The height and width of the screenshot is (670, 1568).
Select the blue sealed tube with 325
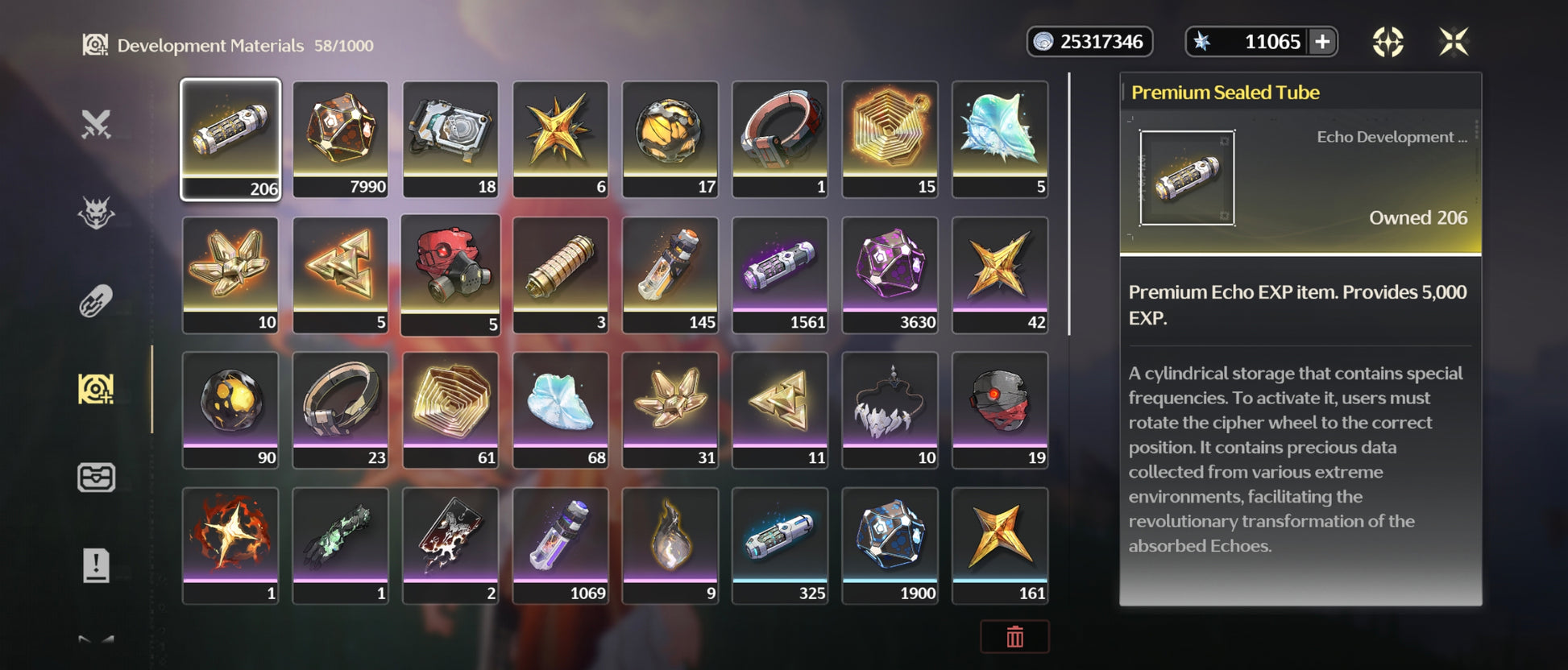[780, 544]
